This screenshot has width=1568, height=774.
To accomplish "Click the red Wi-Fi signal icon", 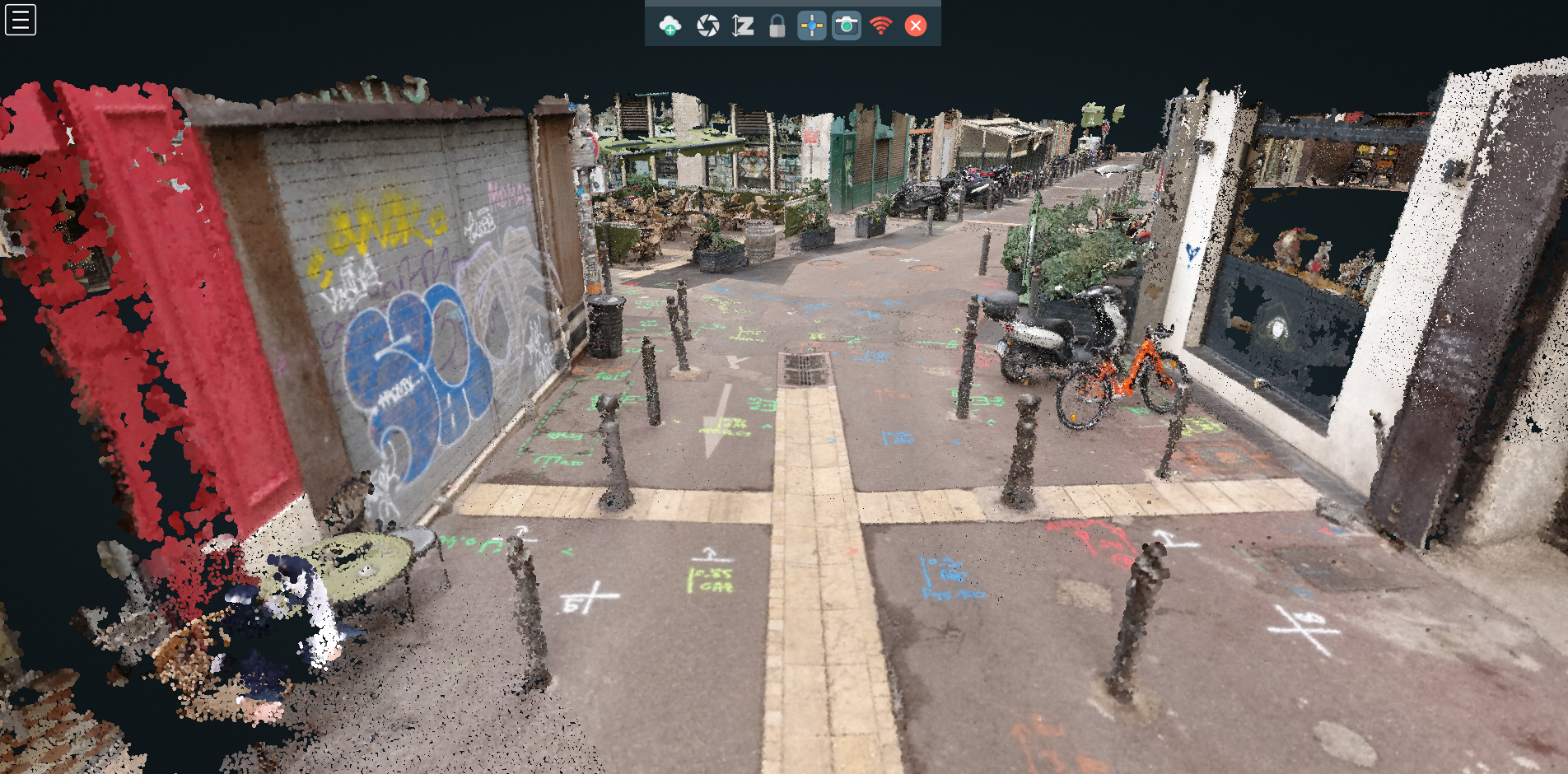I will point(880,26).
